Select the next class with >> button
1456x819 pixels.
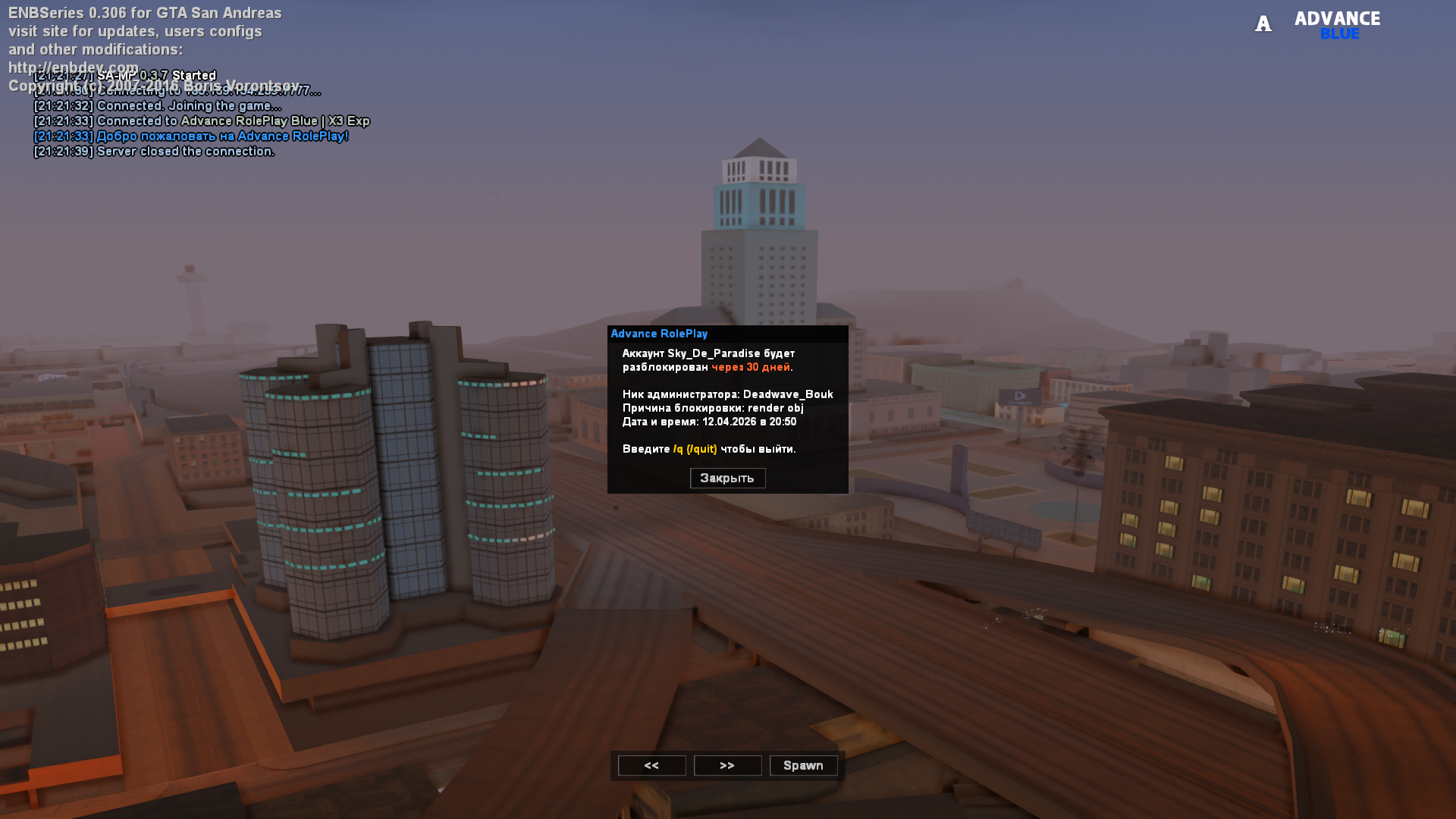(727, 766)
